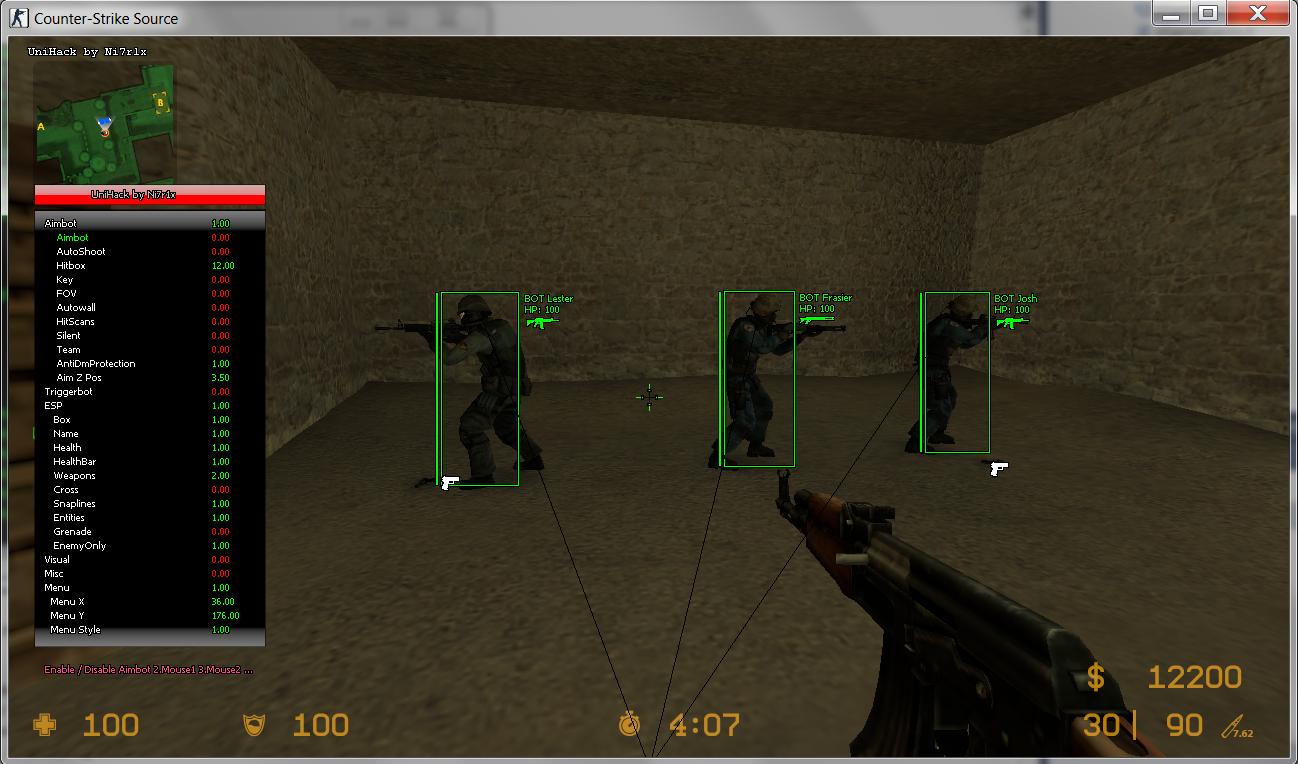Image resolution: width=1298 pixels, height=764 pixels.
Task: Select the Weapons entry in the menu
Action: click(75, 476)
